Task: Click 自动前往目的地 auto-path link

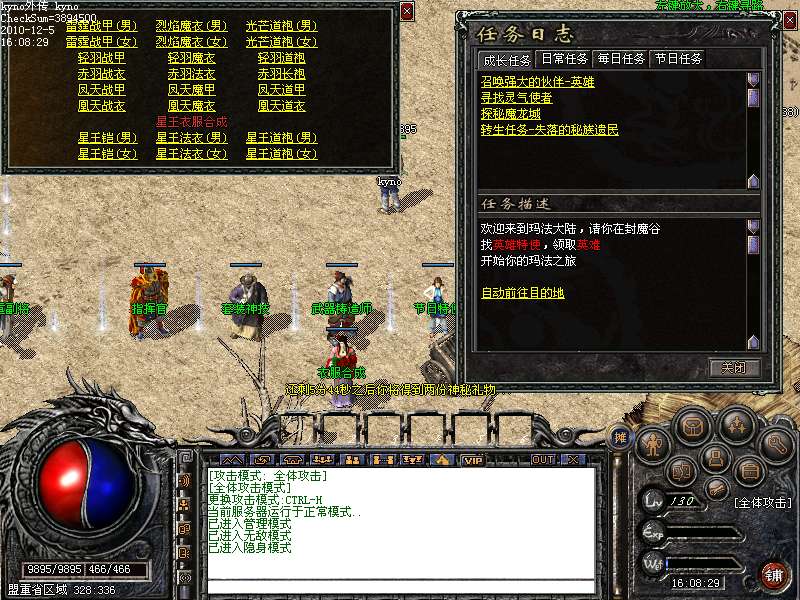Action: (522, 293)
